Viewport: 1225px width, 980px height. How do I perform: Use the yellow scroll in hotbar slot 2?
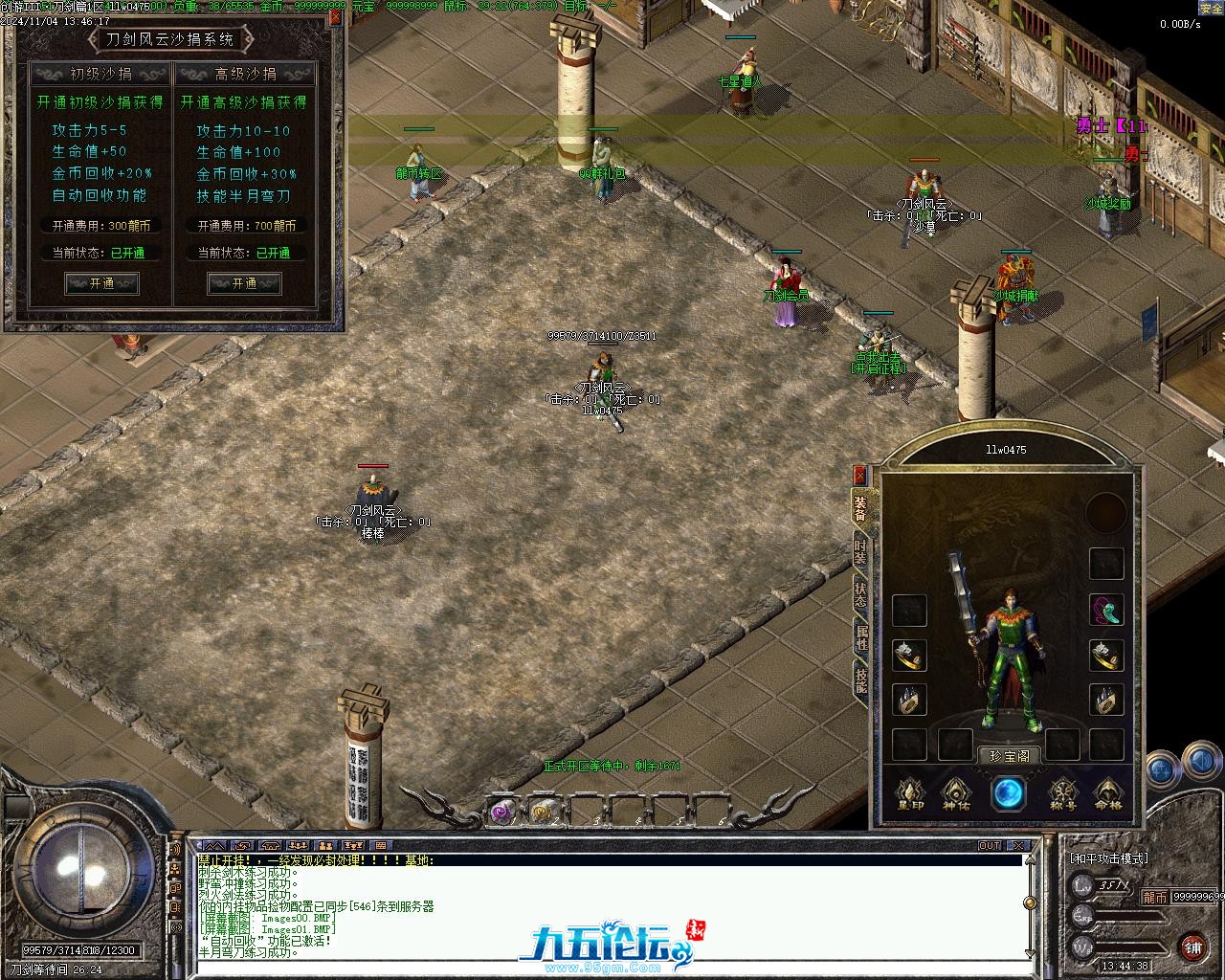pos(543,812)
